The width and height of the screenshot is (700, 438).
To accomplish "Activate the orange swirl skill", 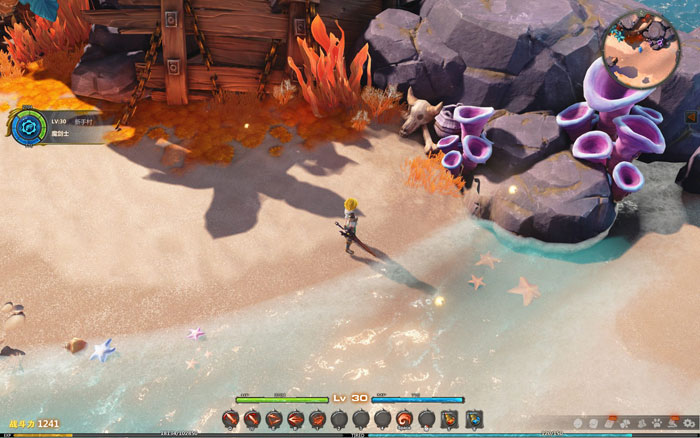I will coord(404,418).
